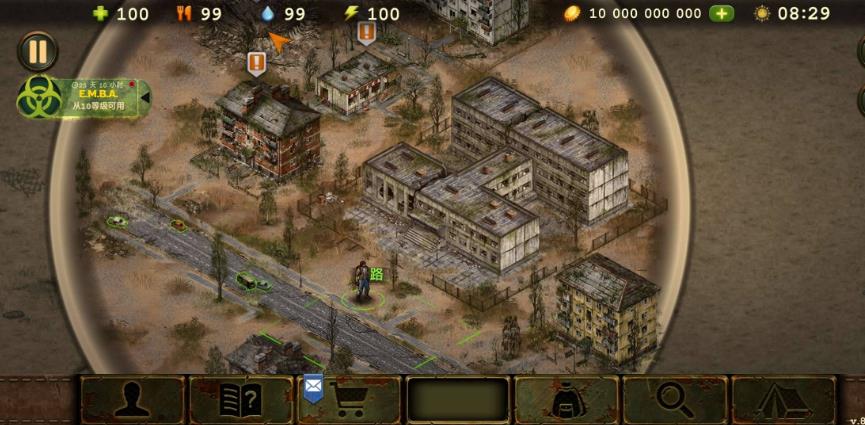The image size is (865, 425).
Task: Open the backpack inventory button
Action: (566, 400)
